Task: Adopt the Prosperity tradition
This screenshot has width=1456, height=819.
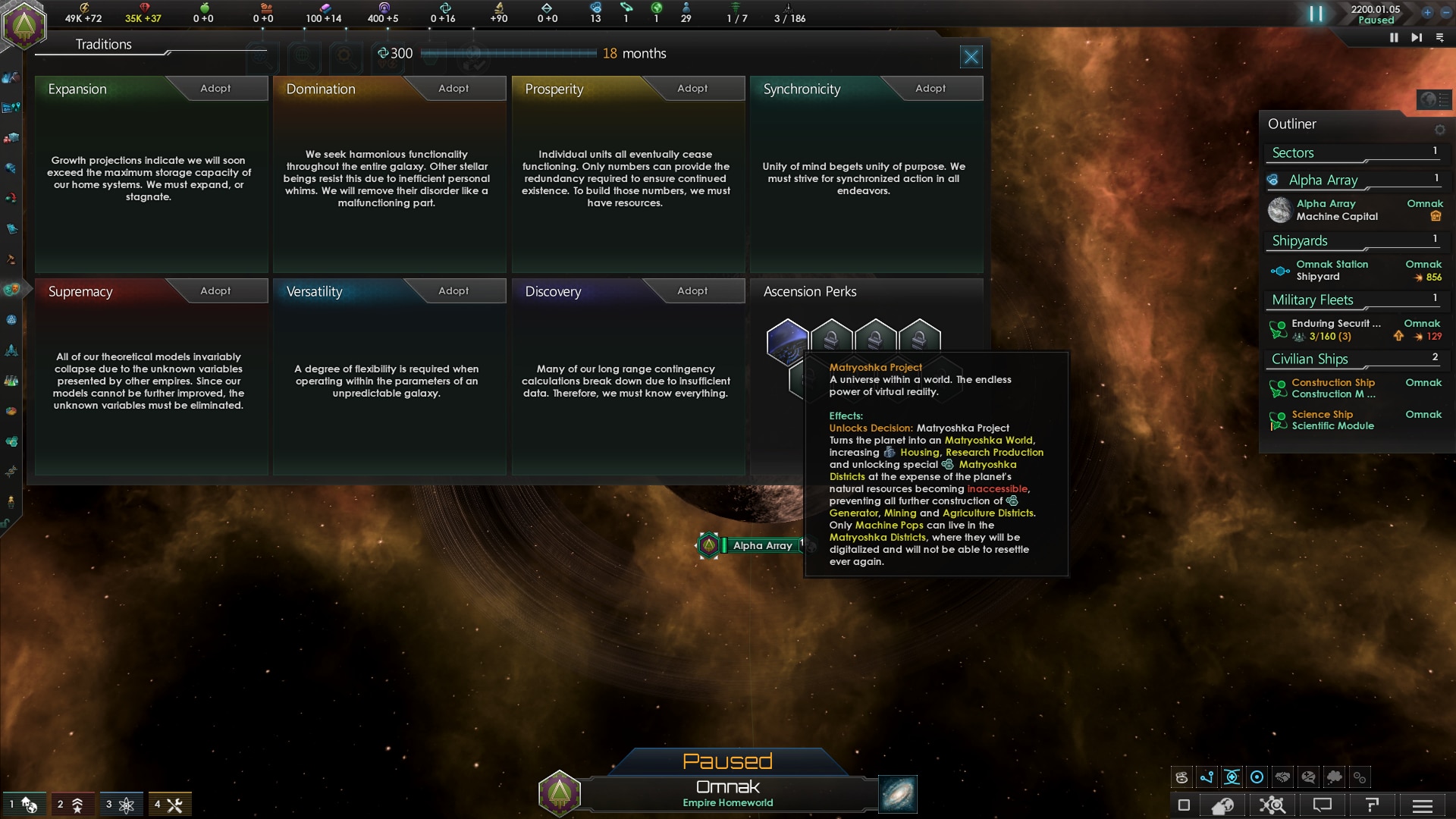Action: (x=692, y=89)
